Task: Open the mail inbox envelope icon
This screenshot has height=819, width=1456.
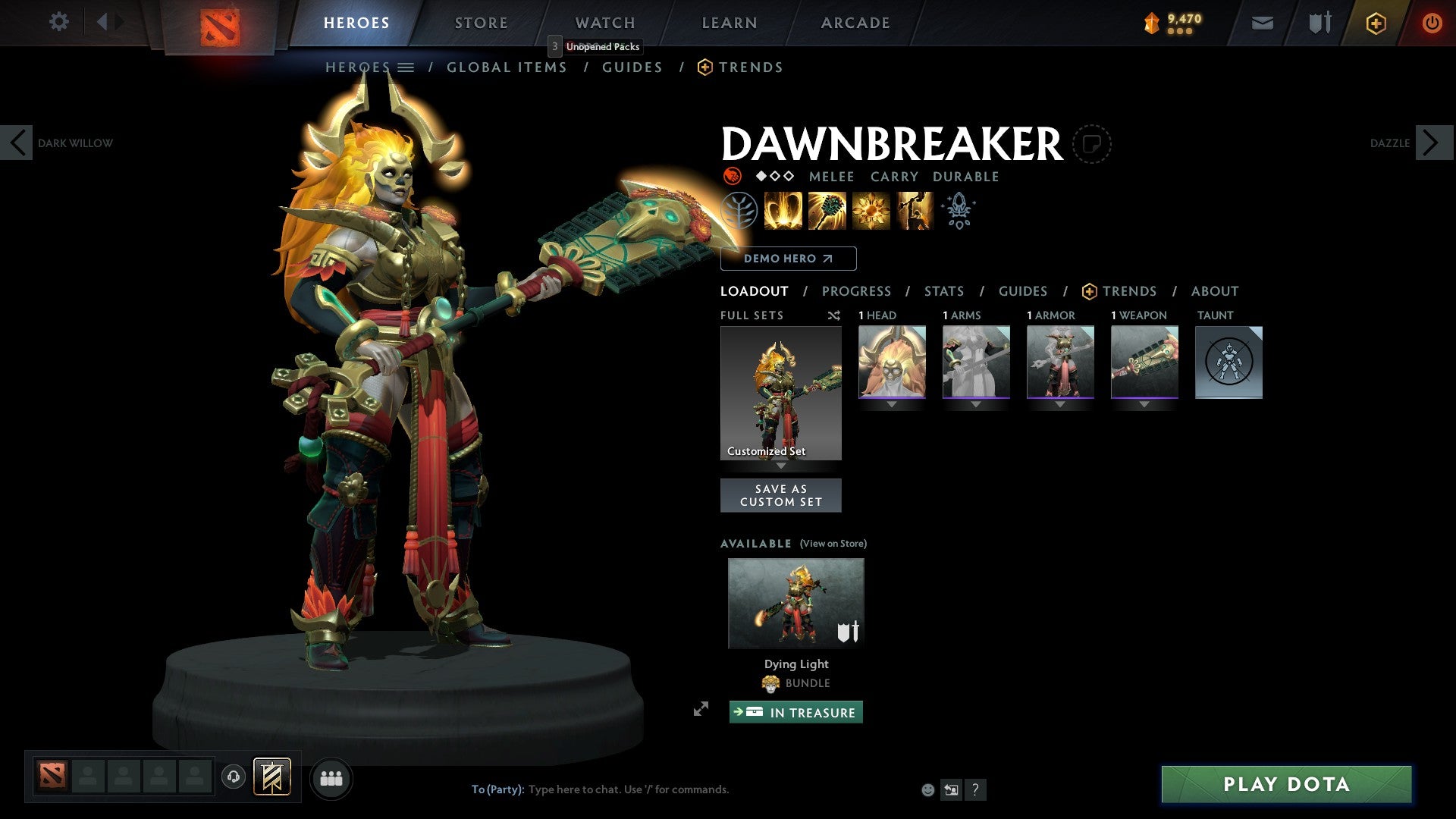Action: point(1263,23)
